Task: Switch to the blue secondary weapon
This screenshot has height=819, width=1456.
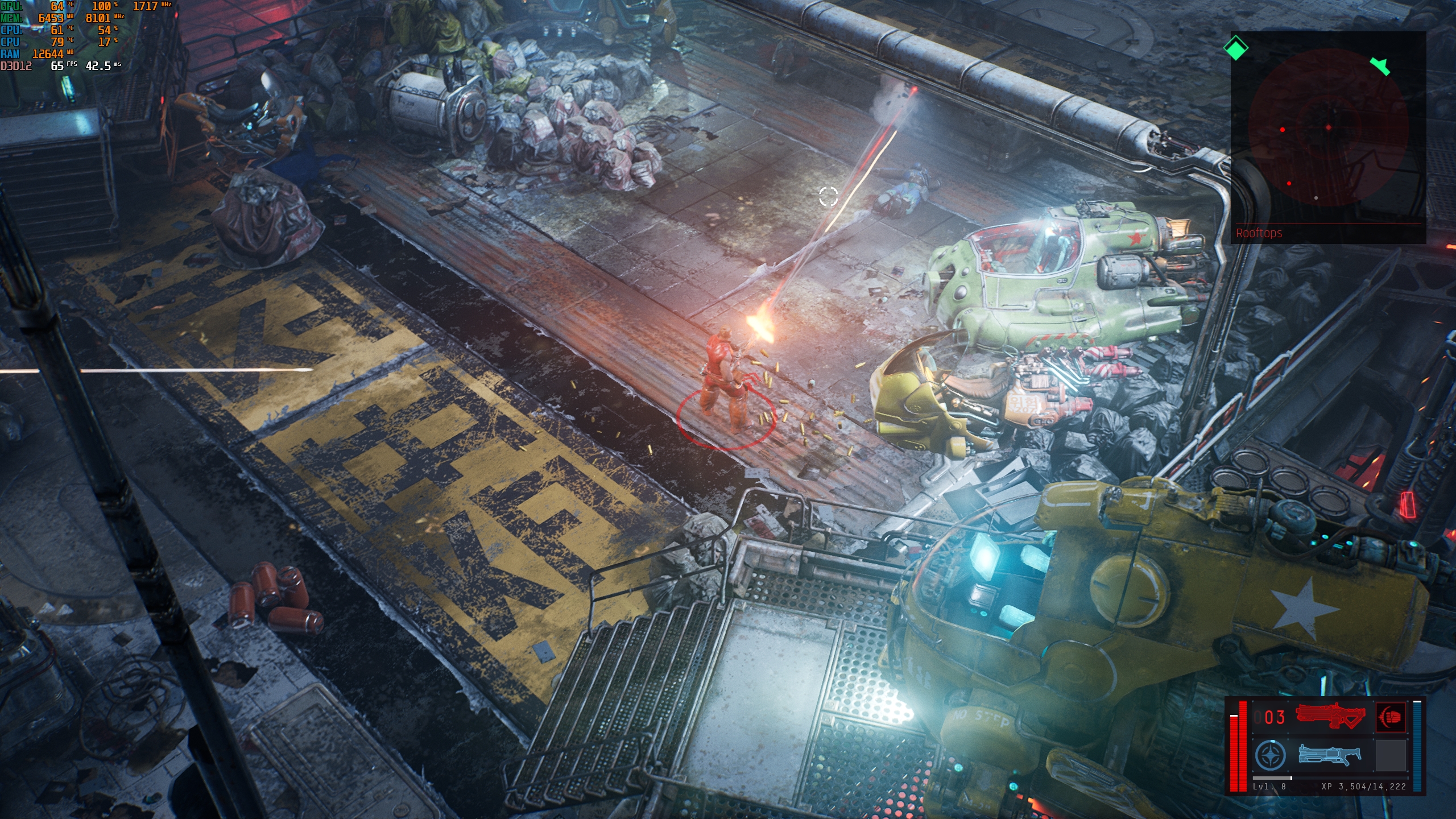Action: (1330, 755)
